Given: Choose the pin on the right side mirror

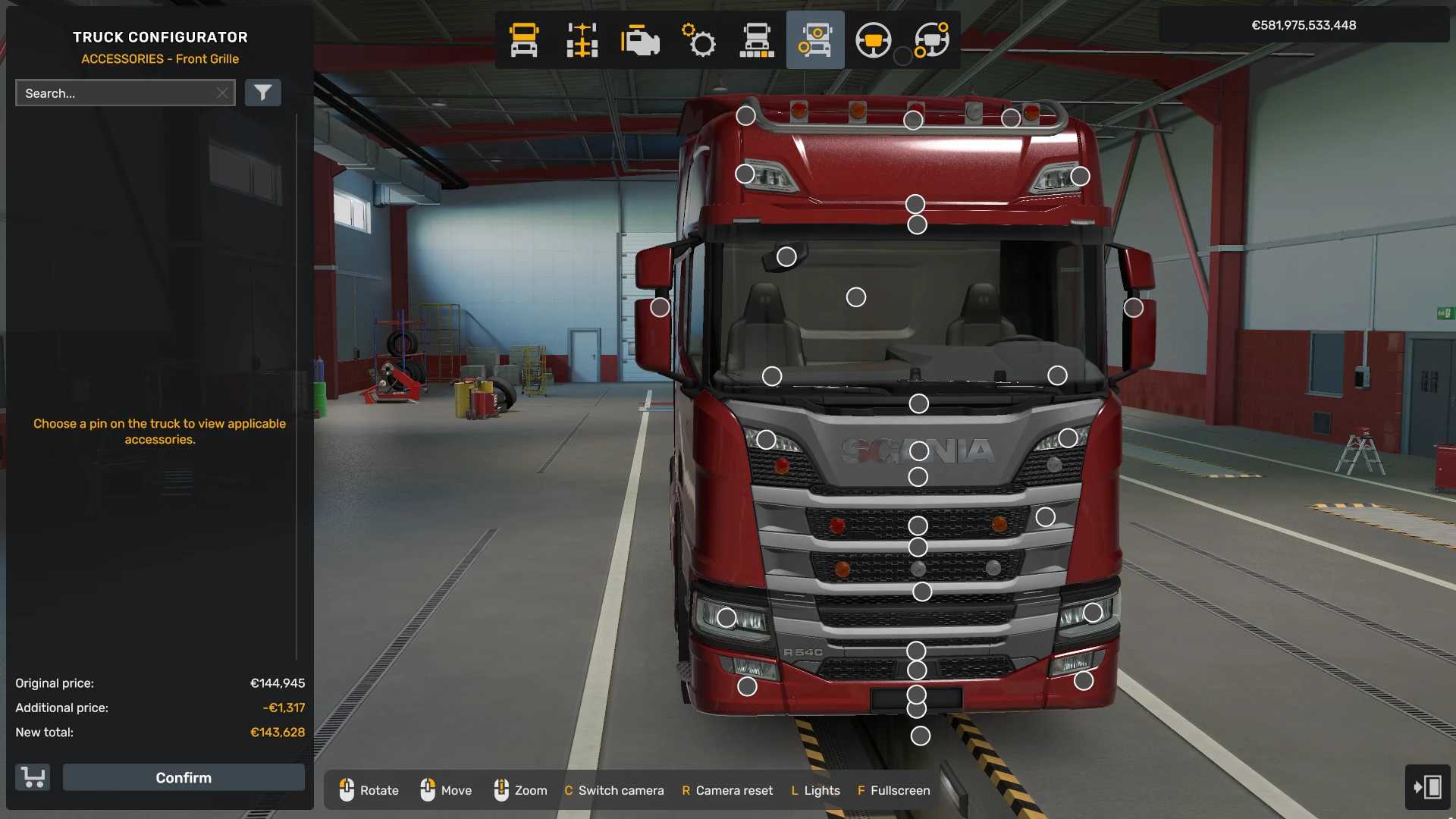Looking at the screenshot, I should click(1133, 307).
